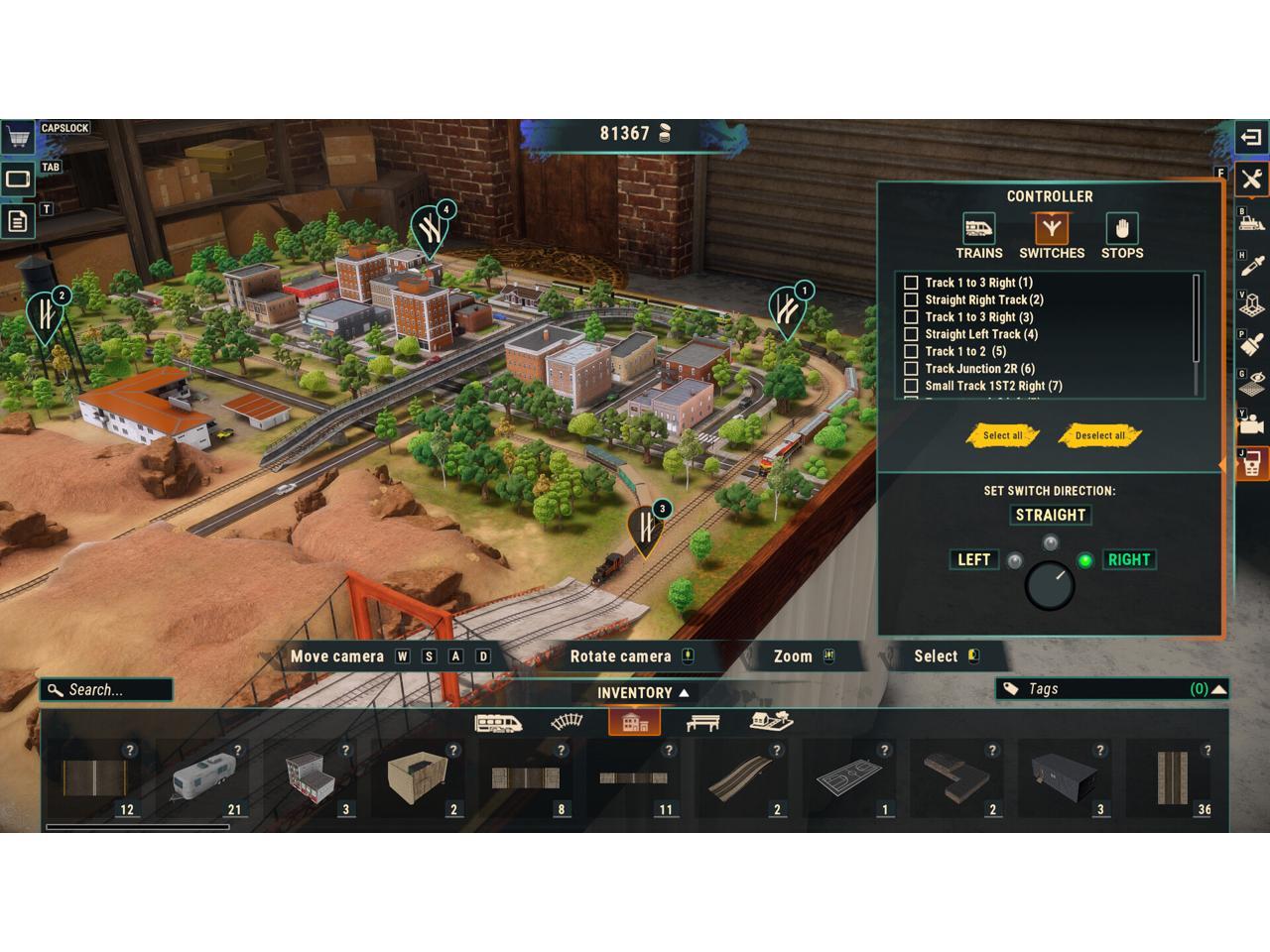Switch to the Trains controller tab
Image resolution: width=1270 pixels, height=952 pixels.
click(x=978, y=237)
